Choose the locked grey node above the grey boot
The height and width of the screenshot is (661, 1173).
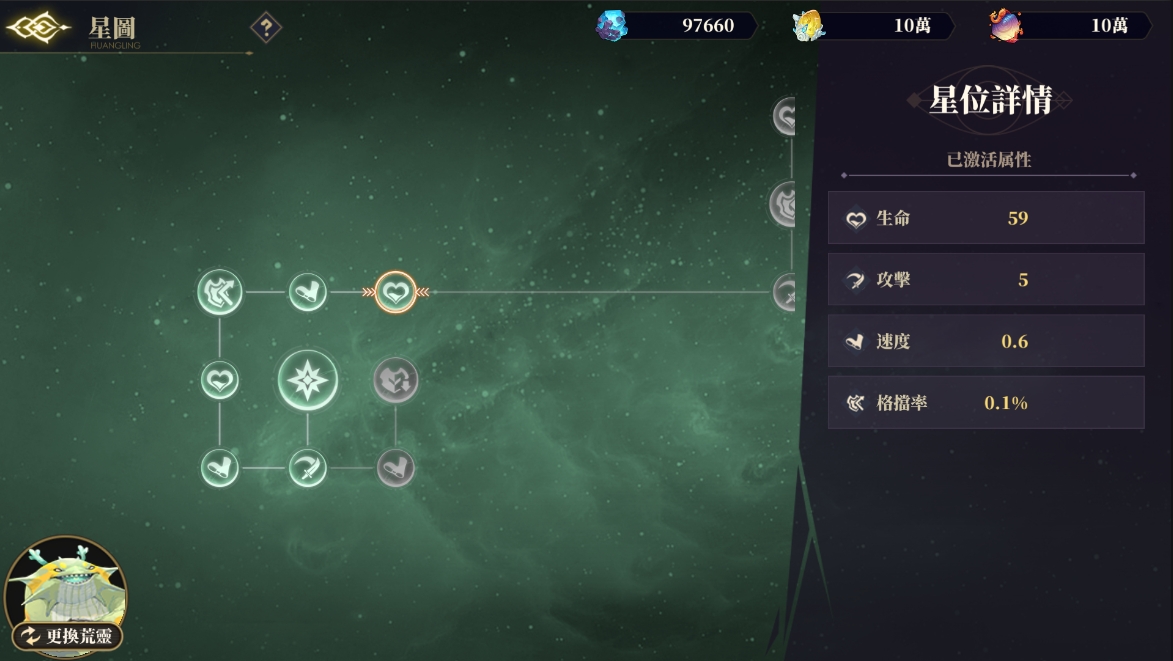[x=396, y=380]
